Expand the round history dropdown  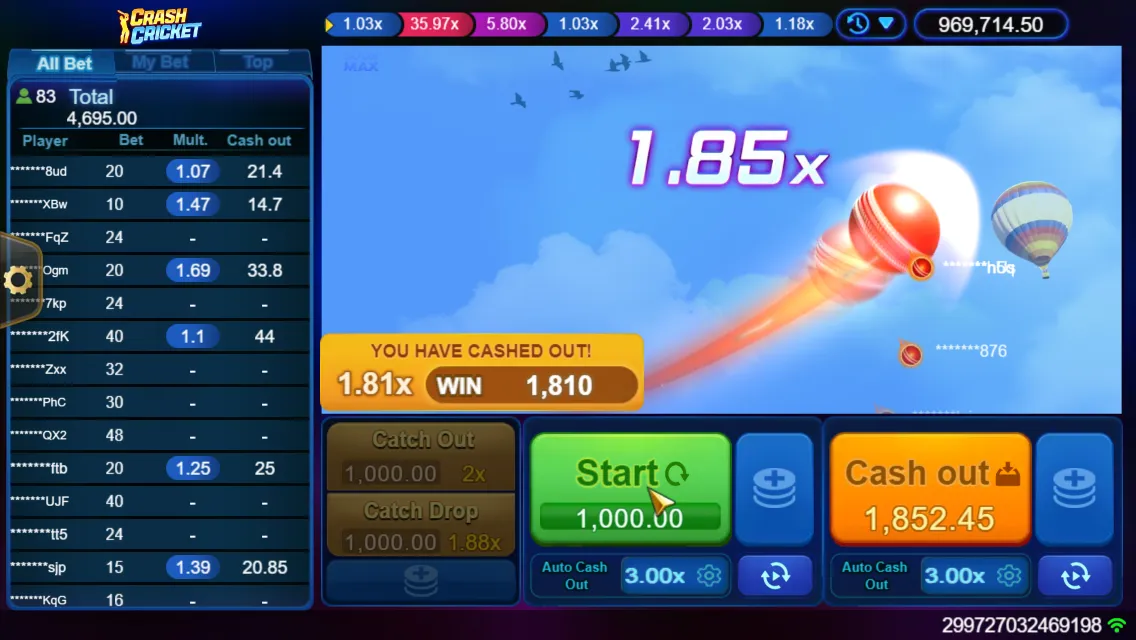870,23
